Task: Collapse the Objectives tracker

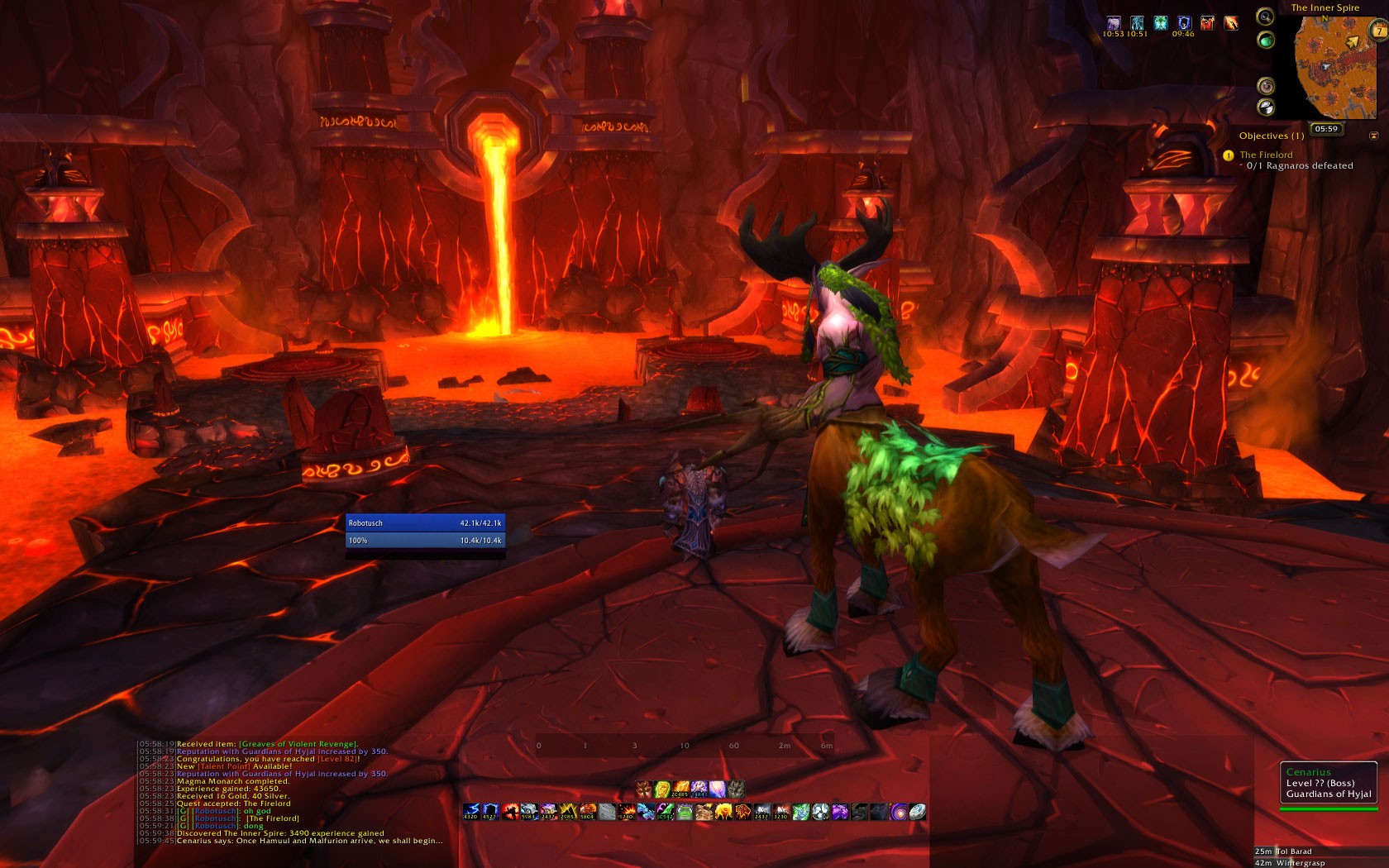Action: point(1374,136)
